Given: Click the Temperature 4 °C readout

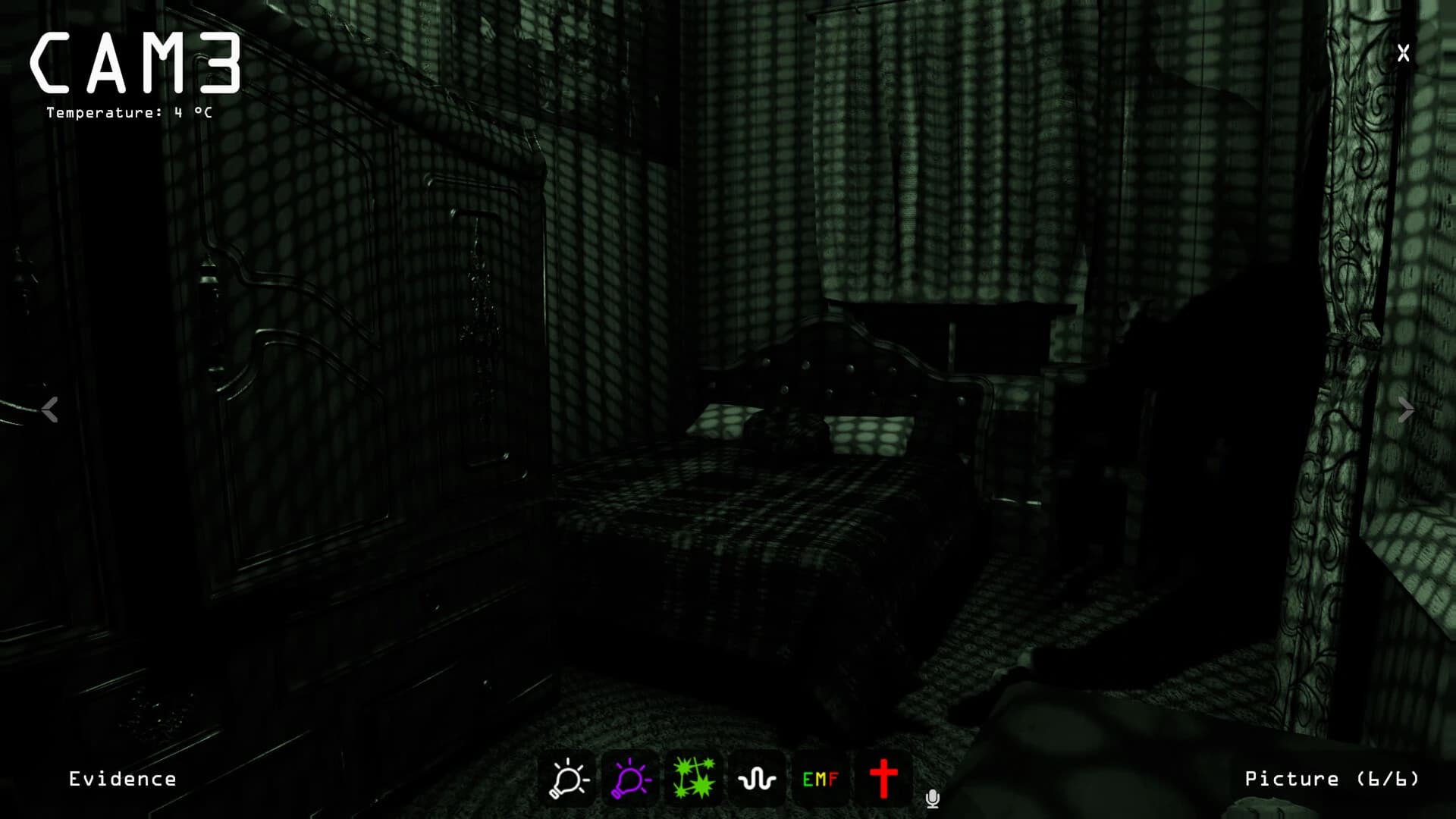Looking at the screenshot, I should click(129, 115).
